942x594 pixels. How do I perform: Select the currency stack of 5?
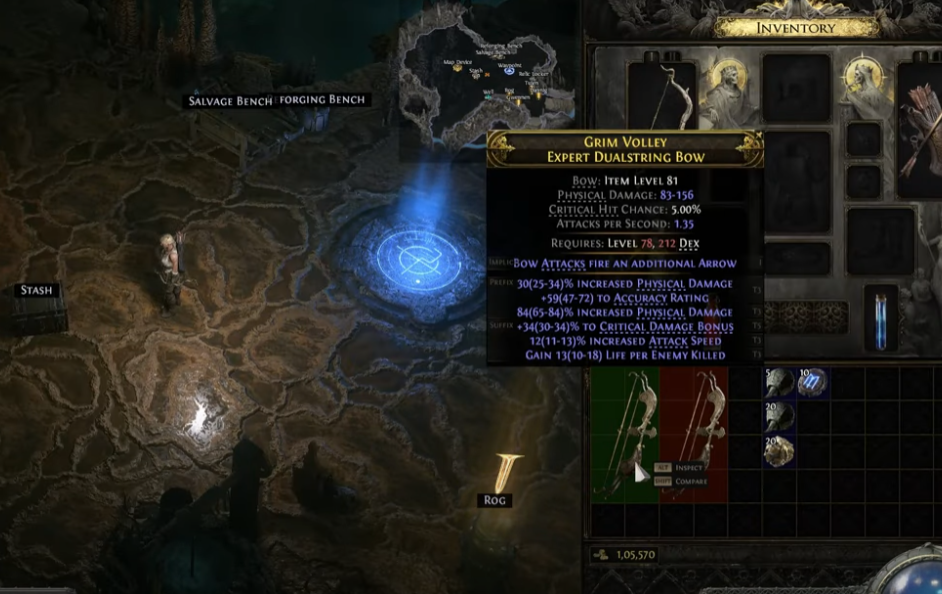click(x=779, y=382)
